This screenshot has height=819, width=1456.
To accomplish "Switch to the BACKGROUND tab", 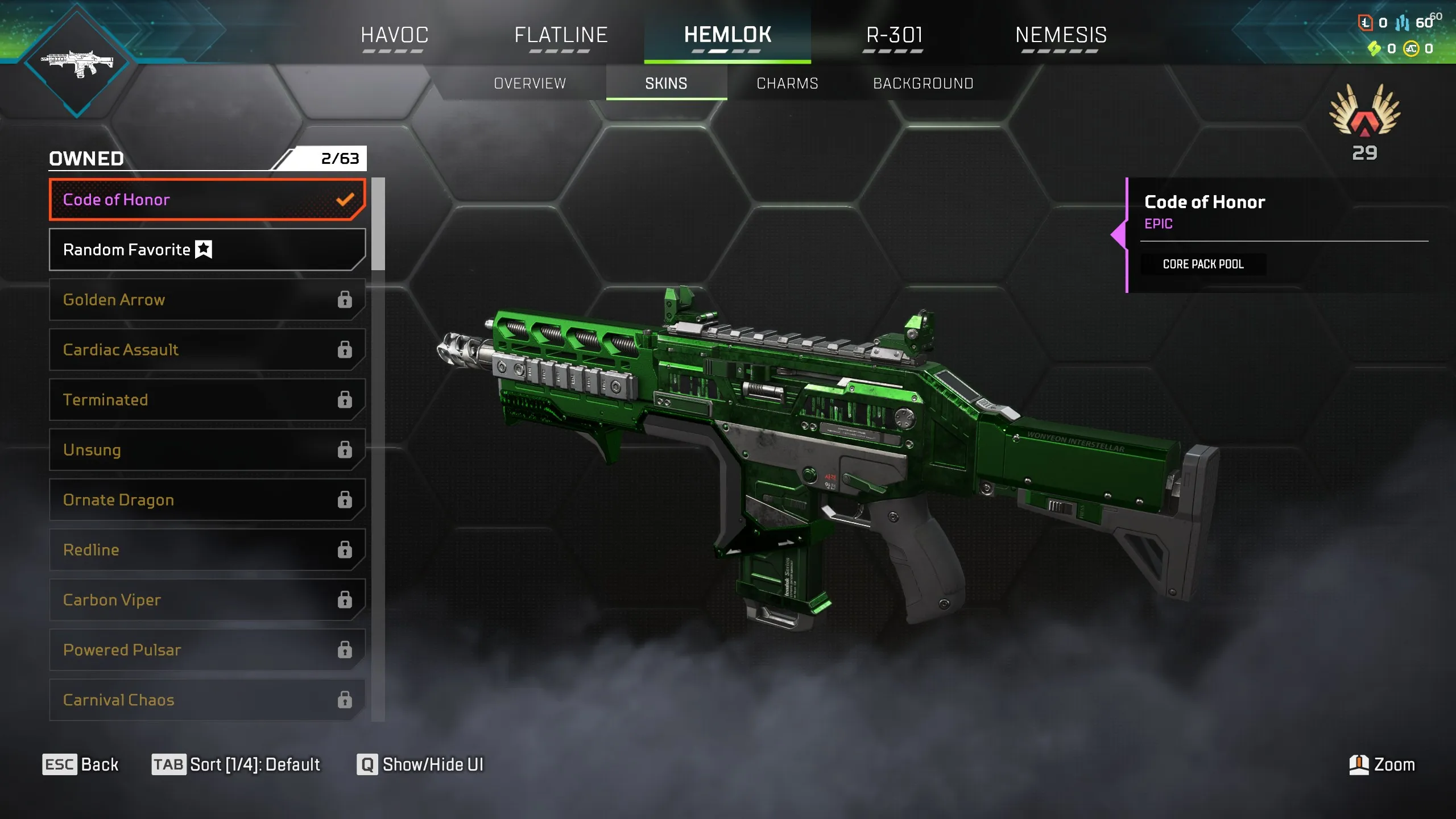I will 923,83.
